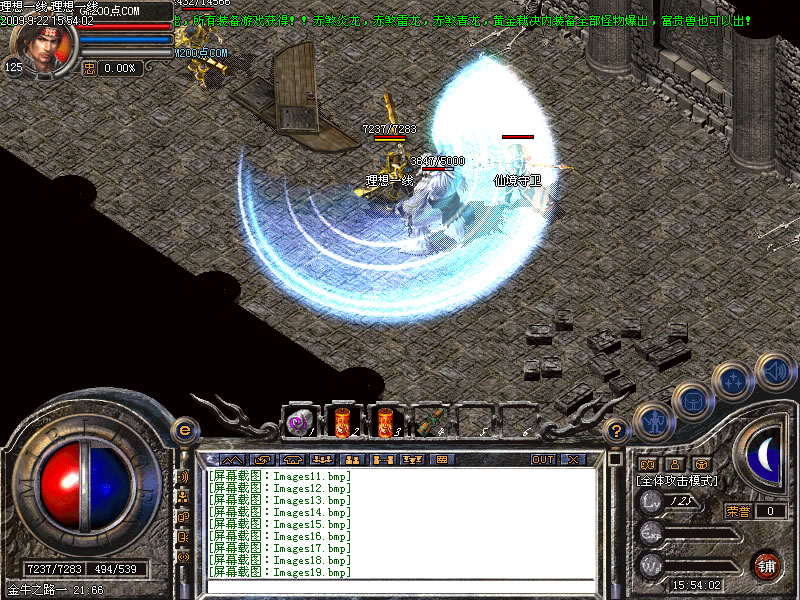Click the chat text input field
800x600 pixels.
[400, 588]
